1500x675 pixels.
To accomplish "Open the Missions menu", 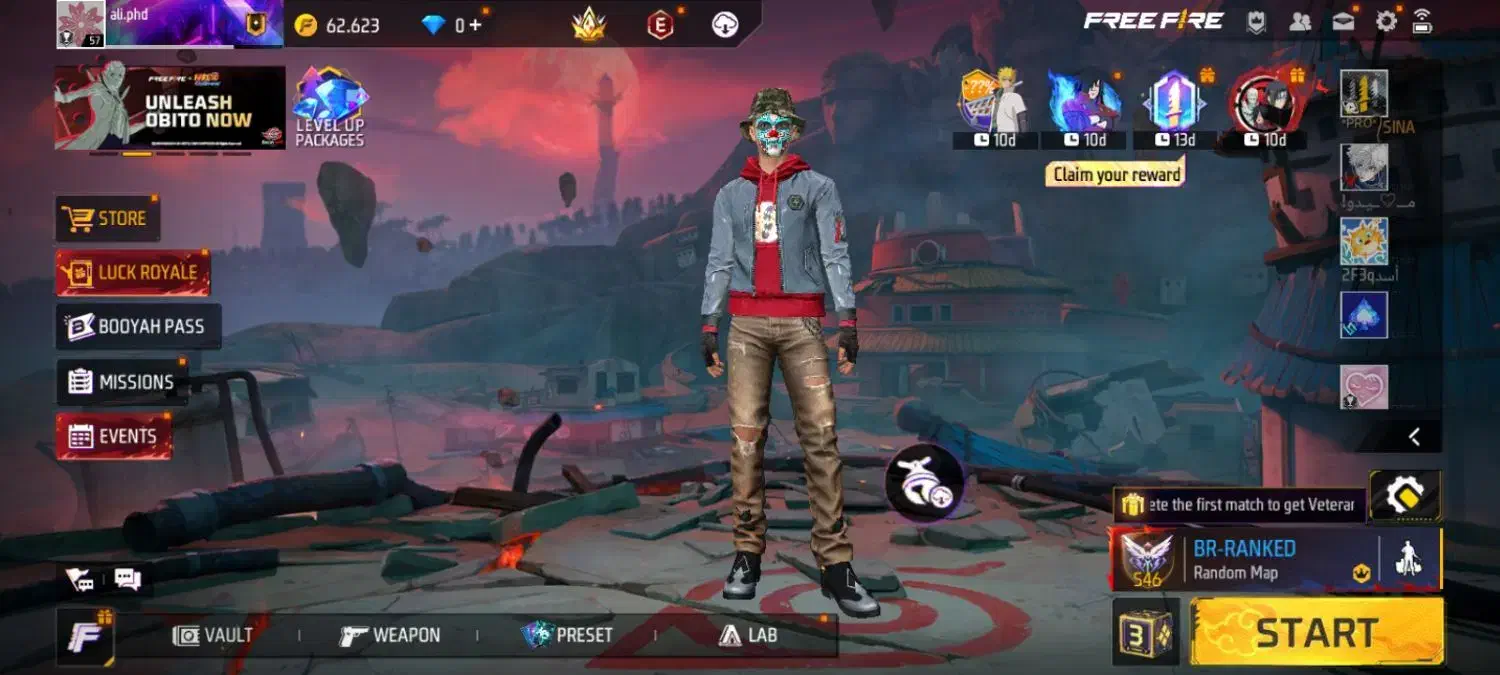I will coord(122,382).
